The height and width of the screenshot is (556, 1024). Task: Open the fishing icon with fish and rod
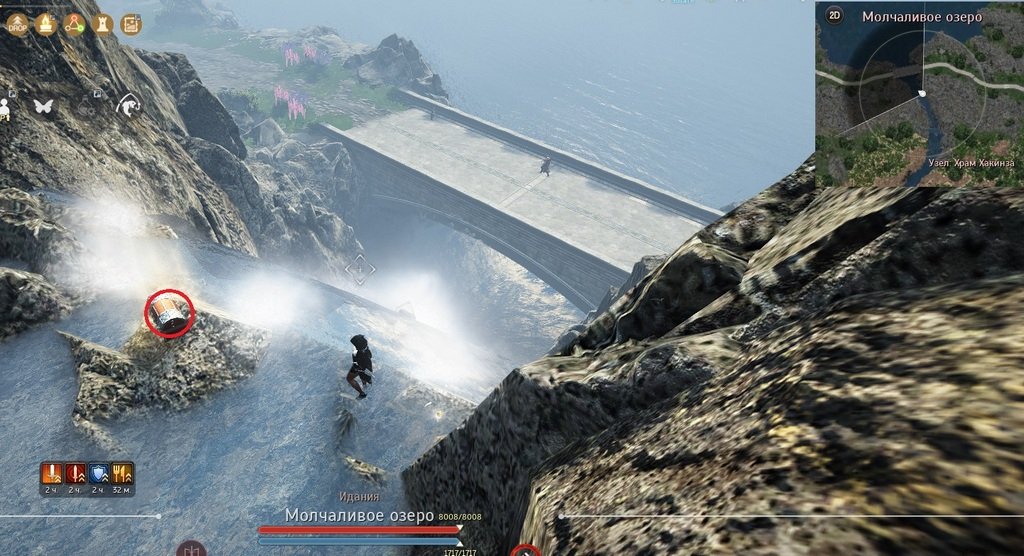click(x=127, y=104)
